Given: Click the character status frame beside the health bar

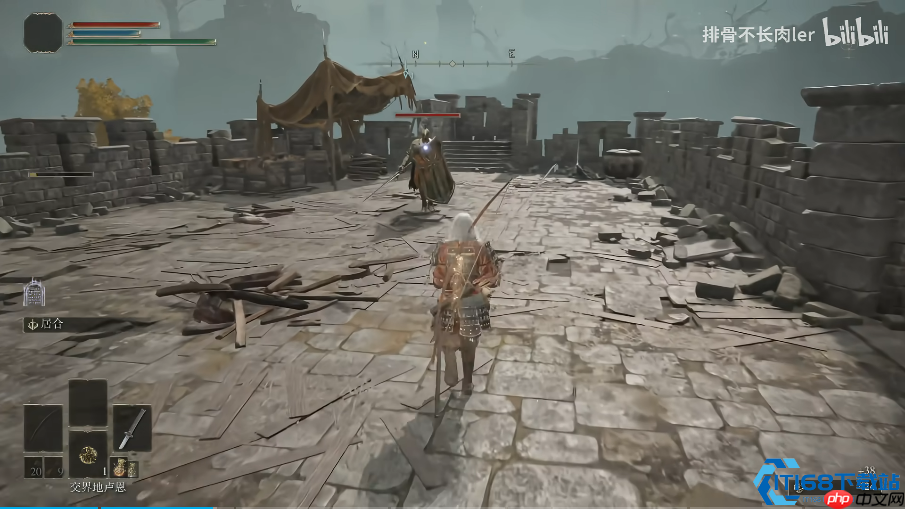Looking at the screenshot, I should pyautogui.click(x=43, y=32).
